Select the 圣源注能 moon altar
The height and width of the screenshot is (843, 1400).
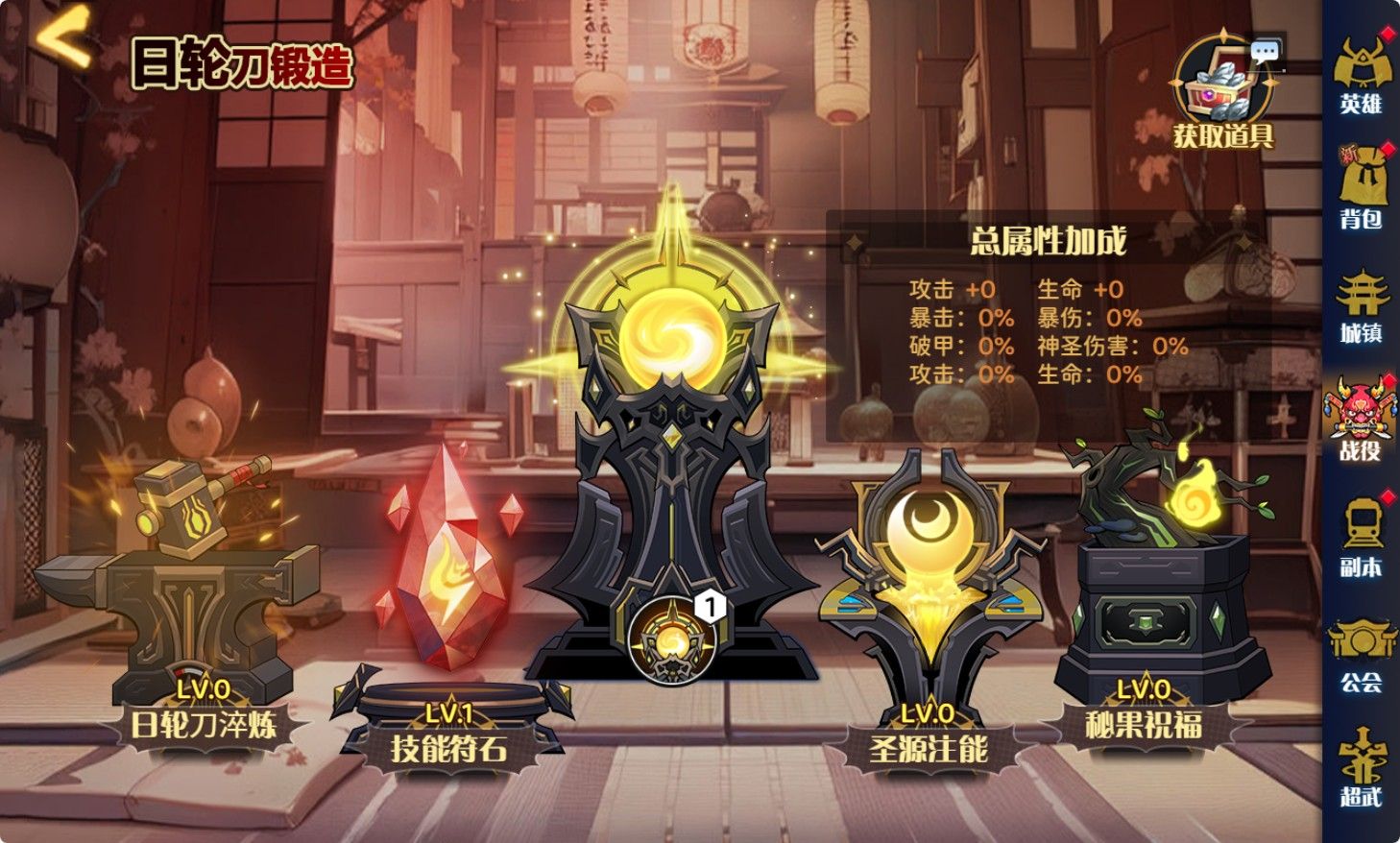[x=928, y=595]
